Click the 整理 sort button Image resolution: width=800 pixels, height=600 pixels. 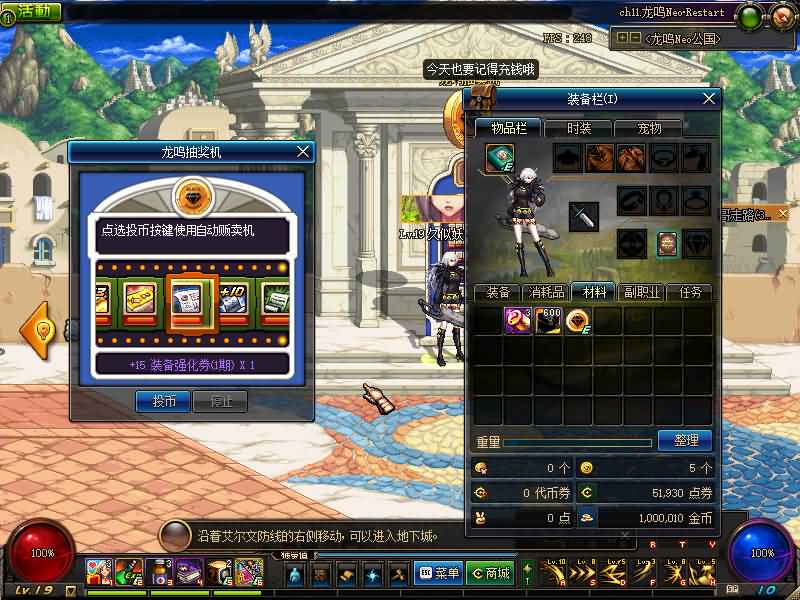pos(685,440)
